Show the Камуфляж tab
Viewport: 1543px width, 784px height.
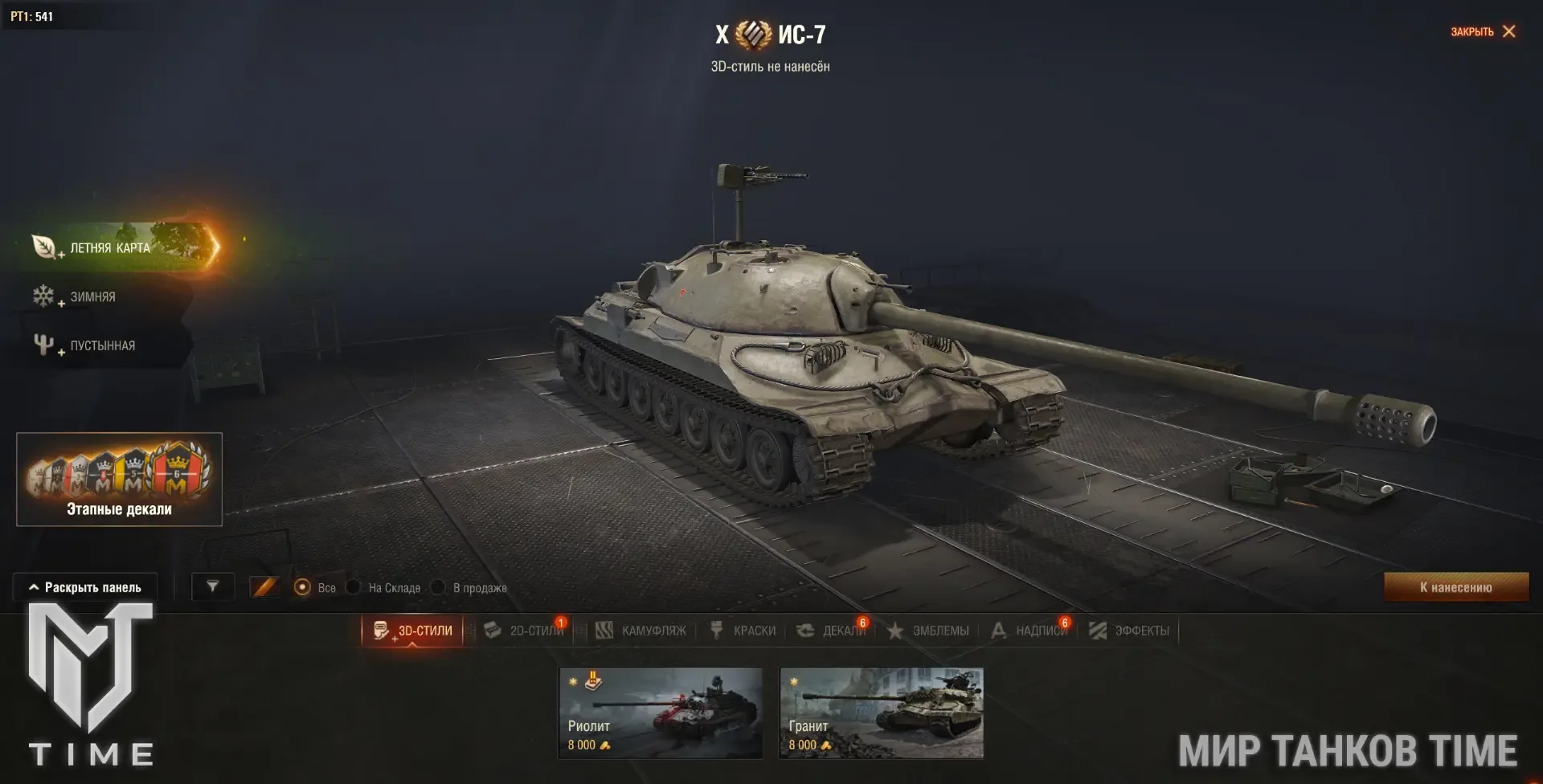pos(641,631)
